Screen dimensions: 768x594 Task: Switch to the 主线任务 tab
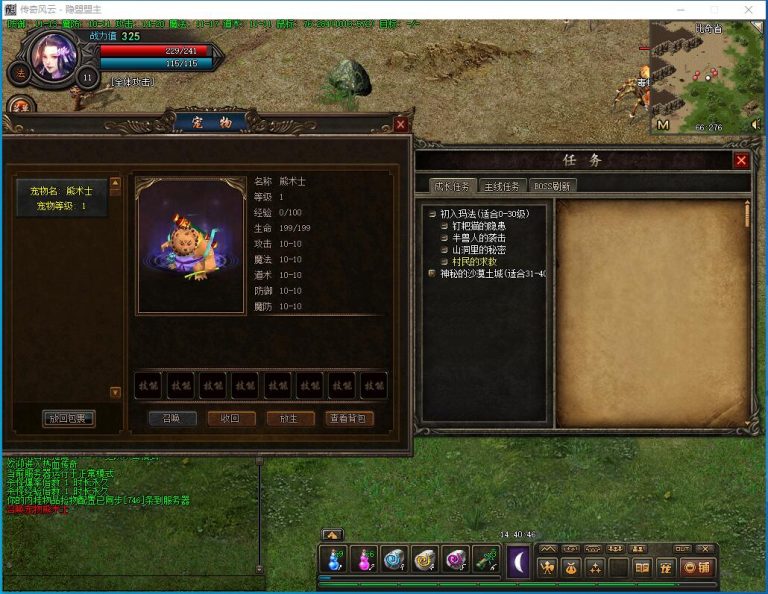[502, 186]
